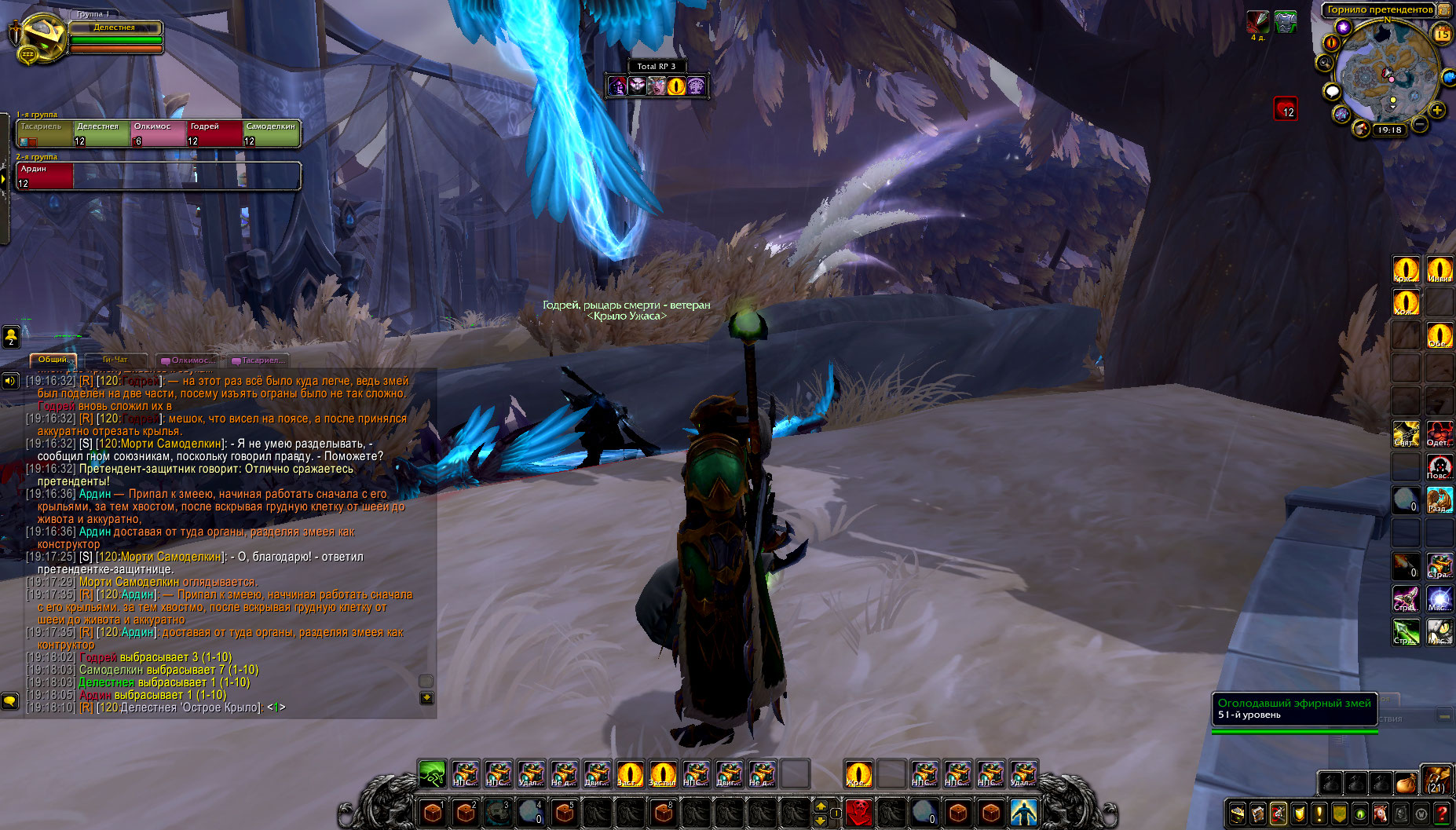Zoom in the minimap with plus button

1437,111
